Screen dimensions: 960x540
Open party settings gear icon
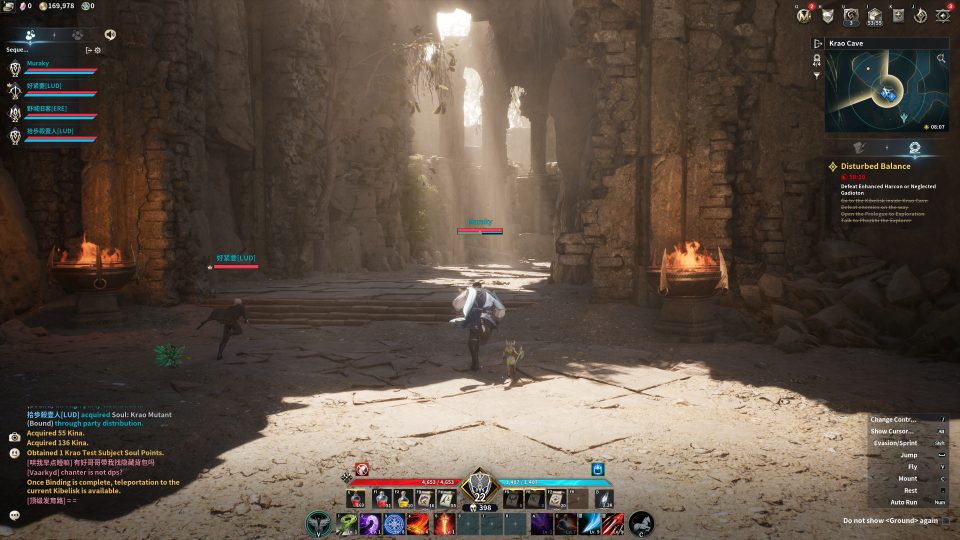point(98,49)
